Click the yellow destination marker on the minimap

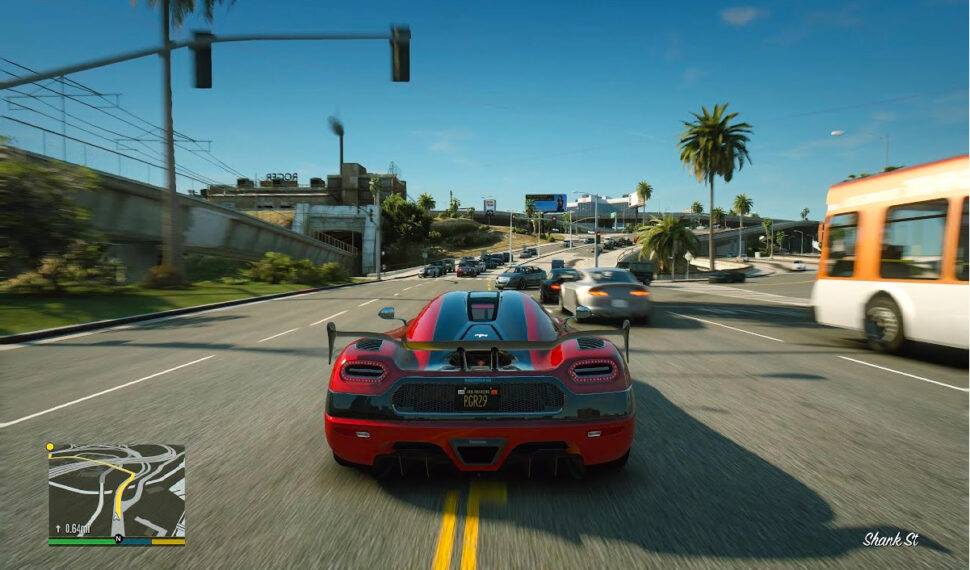50,448
